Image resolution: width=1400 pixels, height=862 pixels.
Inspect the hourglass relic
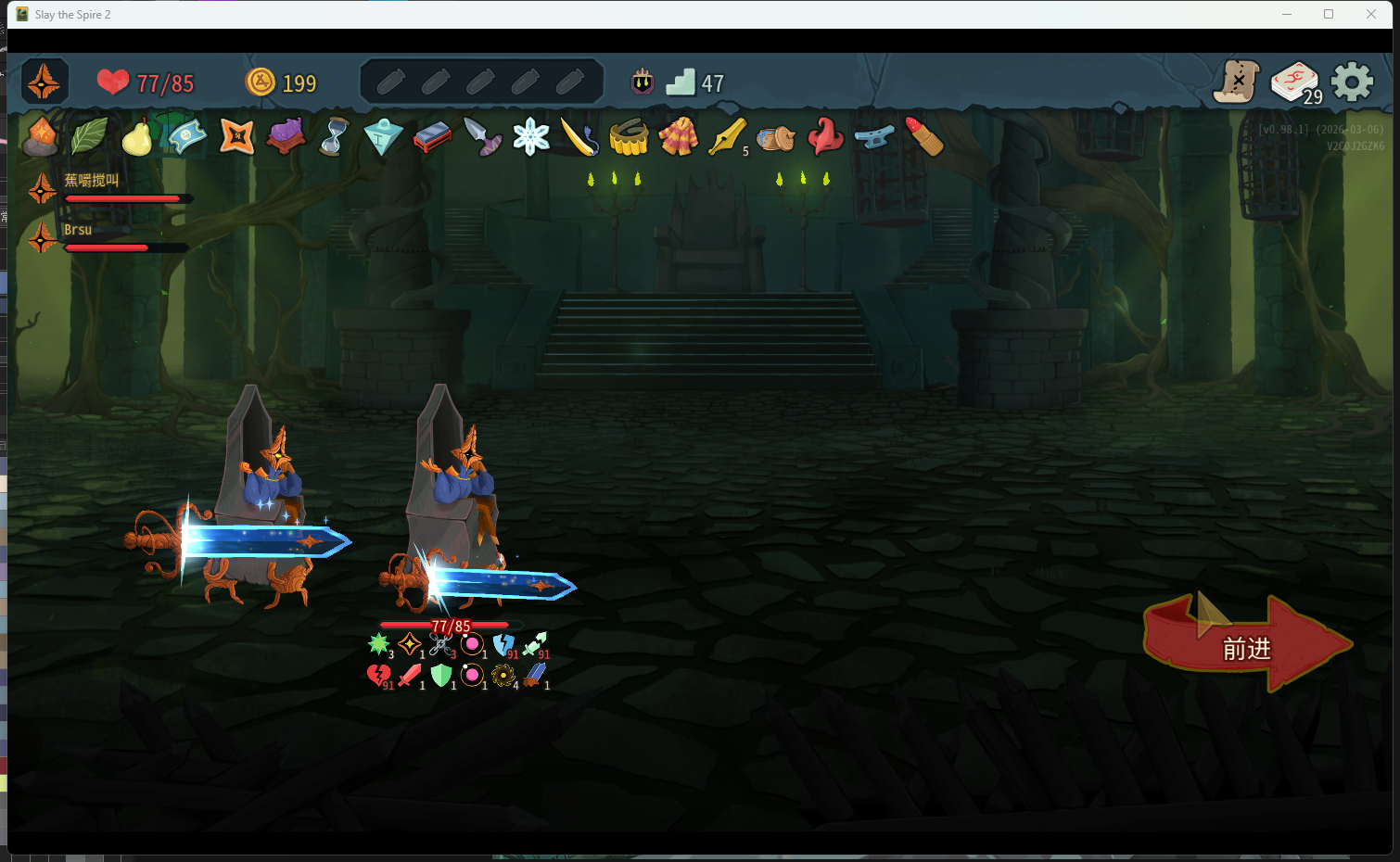click(334, 137)
